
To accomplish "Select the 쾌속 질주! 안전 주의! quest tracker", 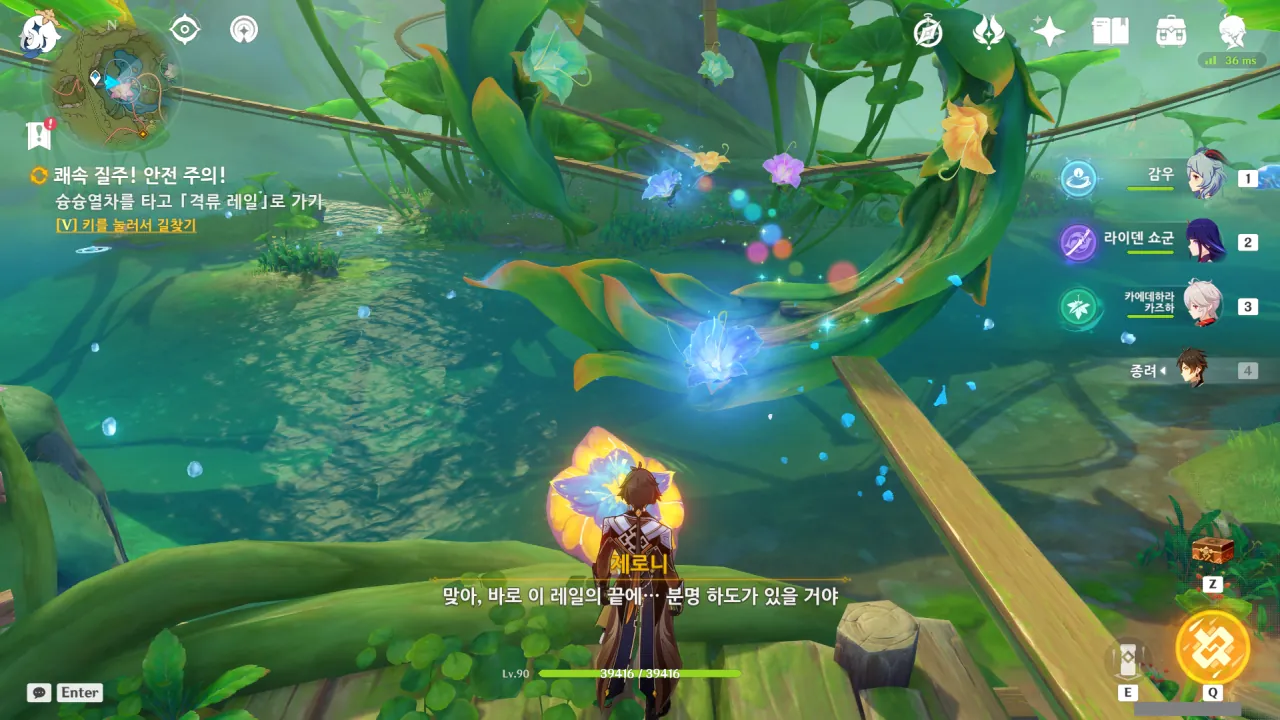I will tap(140, 175).
